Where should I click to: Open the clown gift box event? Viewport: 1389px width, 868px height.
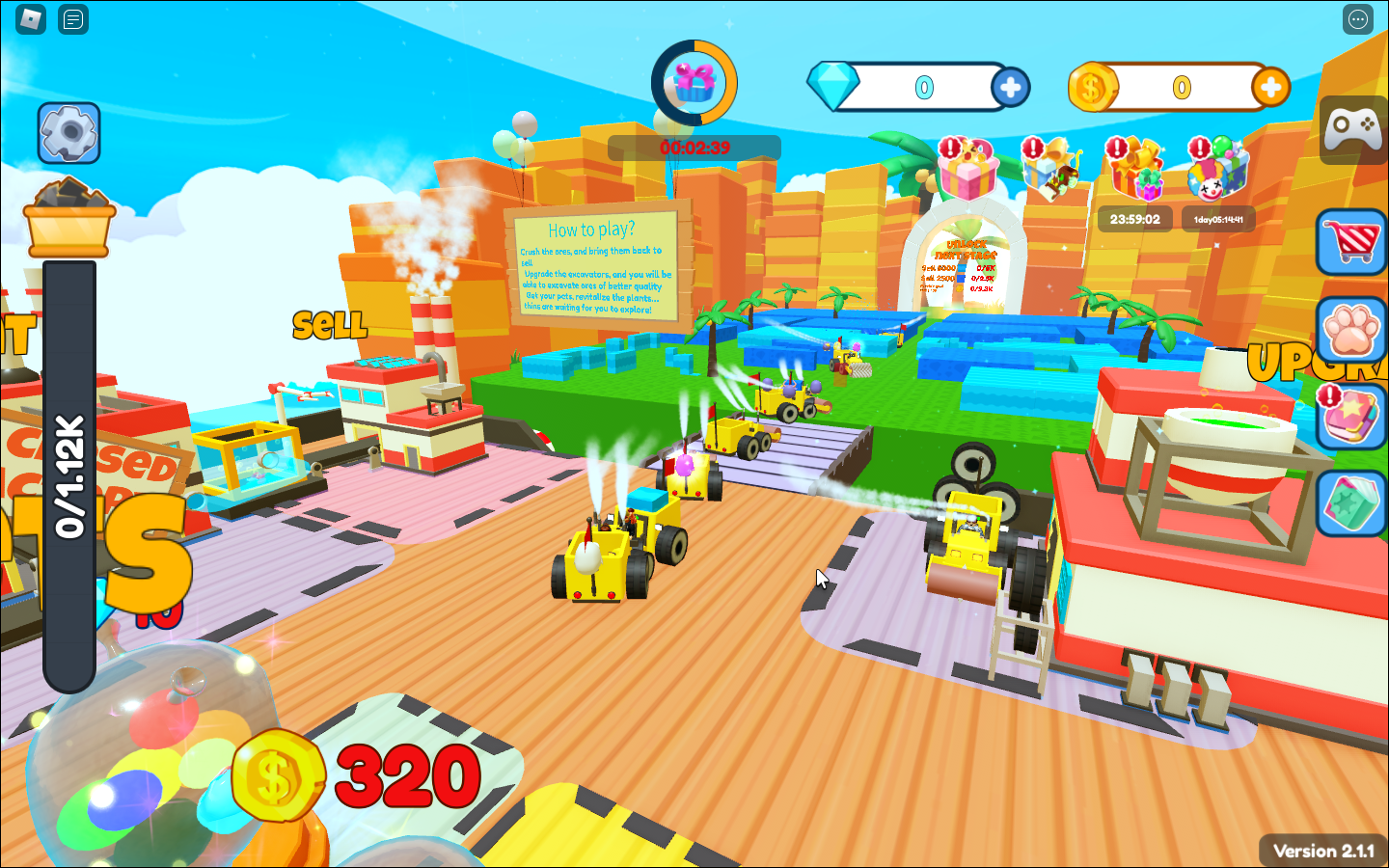pos(1217,170)
